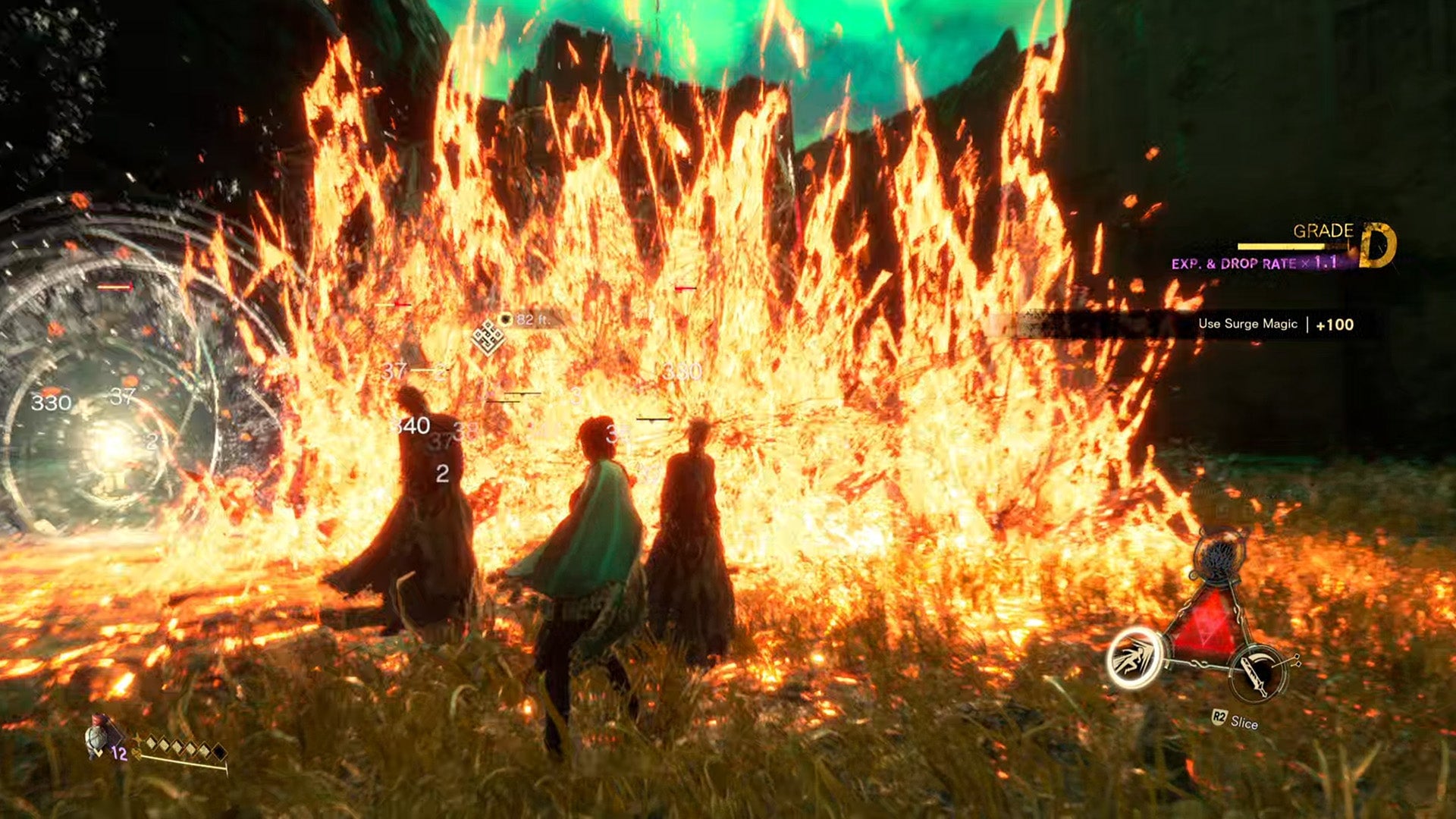The image size is (1456, 819).
Task: Toggle the first empty diamond pip
Action: click(152, 743)
